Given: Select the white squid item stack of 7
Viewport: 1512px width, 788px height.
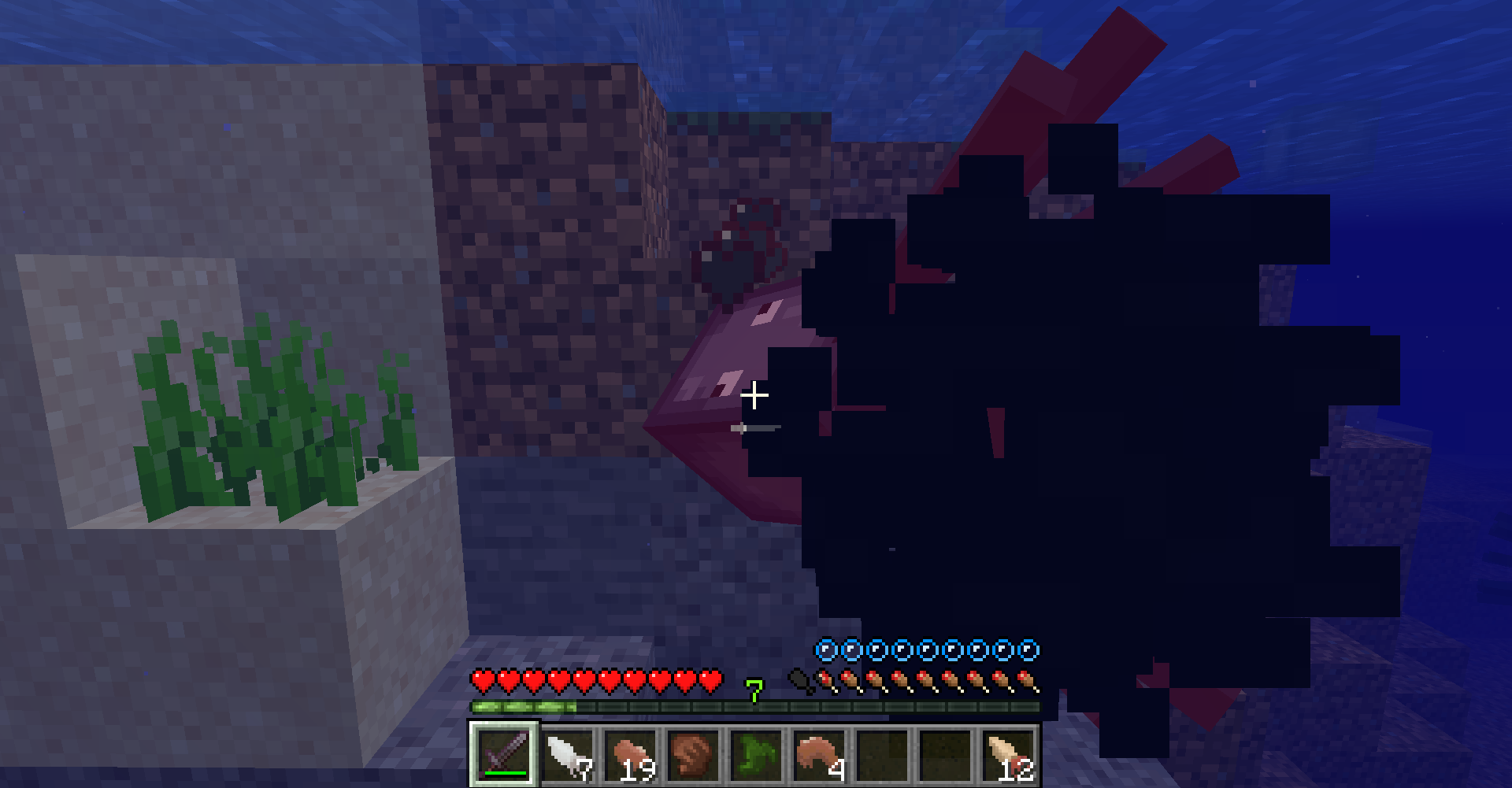Looking at the screenshot, I should 568,753.
